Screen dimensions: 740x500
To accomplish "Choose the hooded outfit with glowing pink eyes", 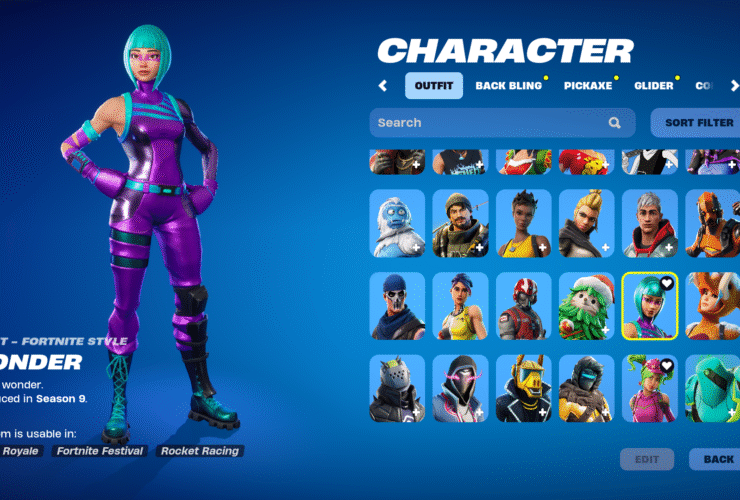I will click(x=461, y=388).
